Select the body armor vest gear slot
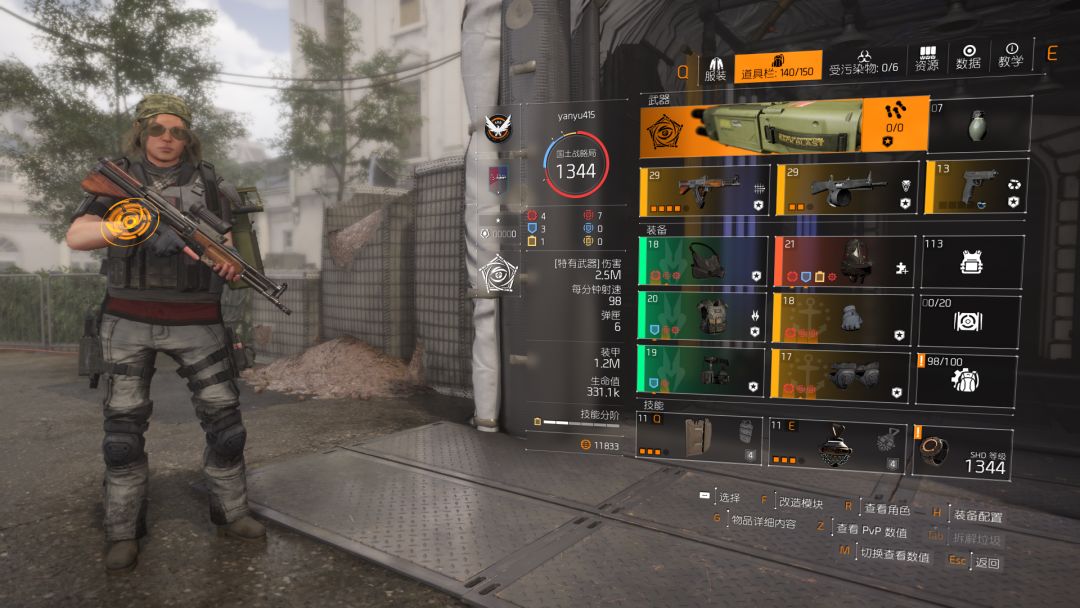Viewport: 1080px width, 608px height. tap(704, 317)
